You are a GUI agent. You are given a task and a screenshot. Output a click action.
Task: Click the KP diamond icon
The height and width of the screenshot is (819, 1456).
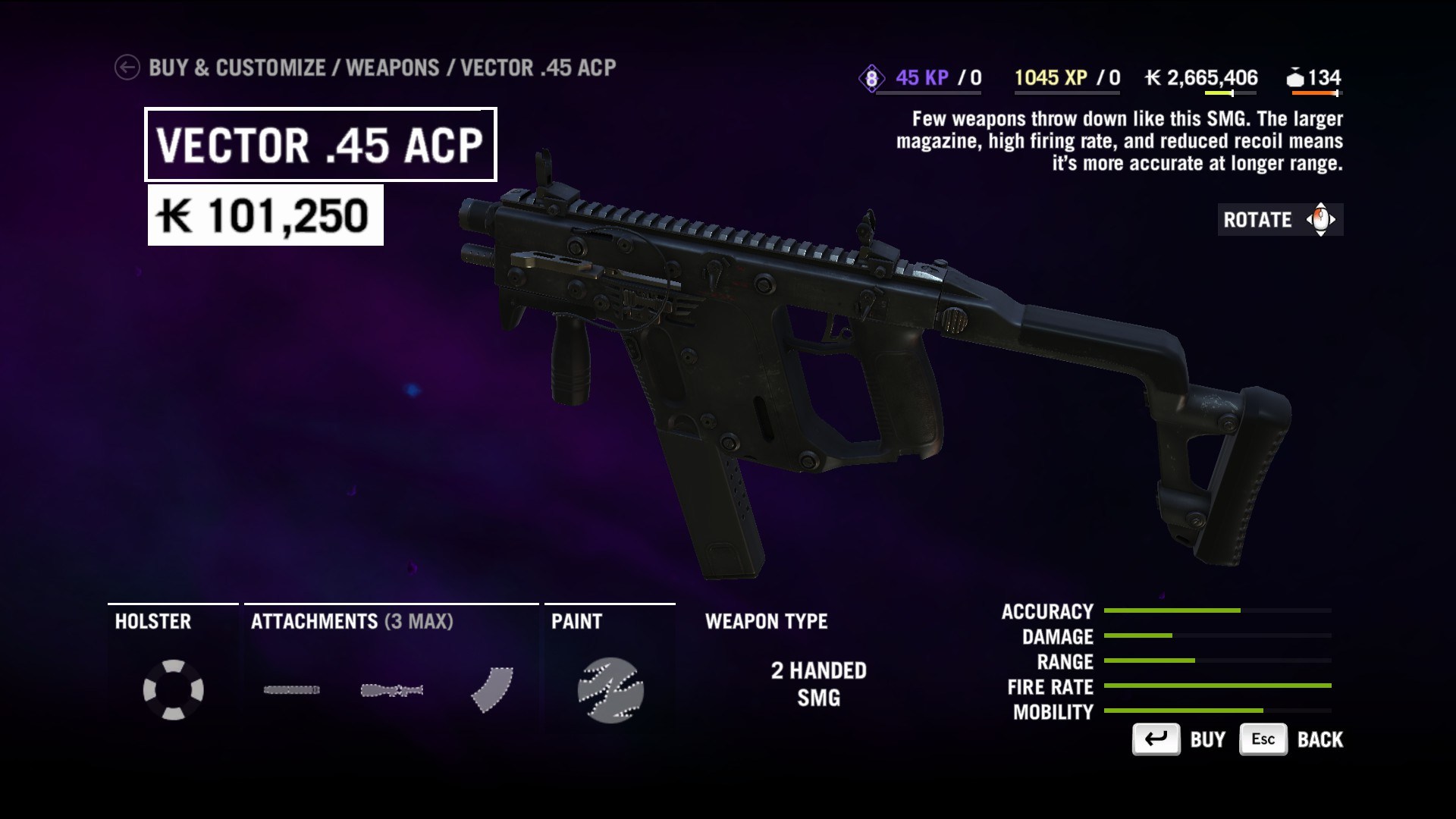(871, 77)
